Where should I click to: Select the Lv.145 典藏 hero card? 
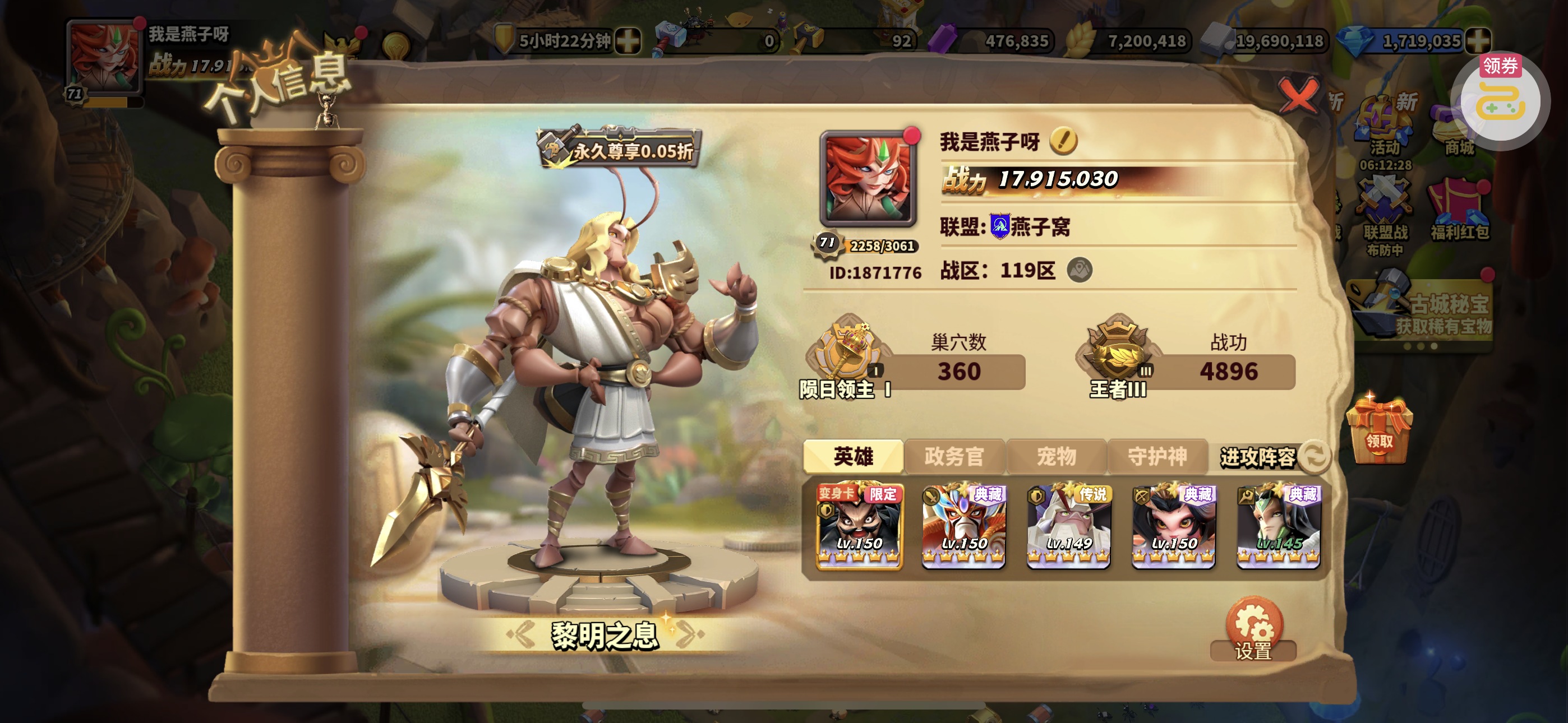coord(1278,527)
